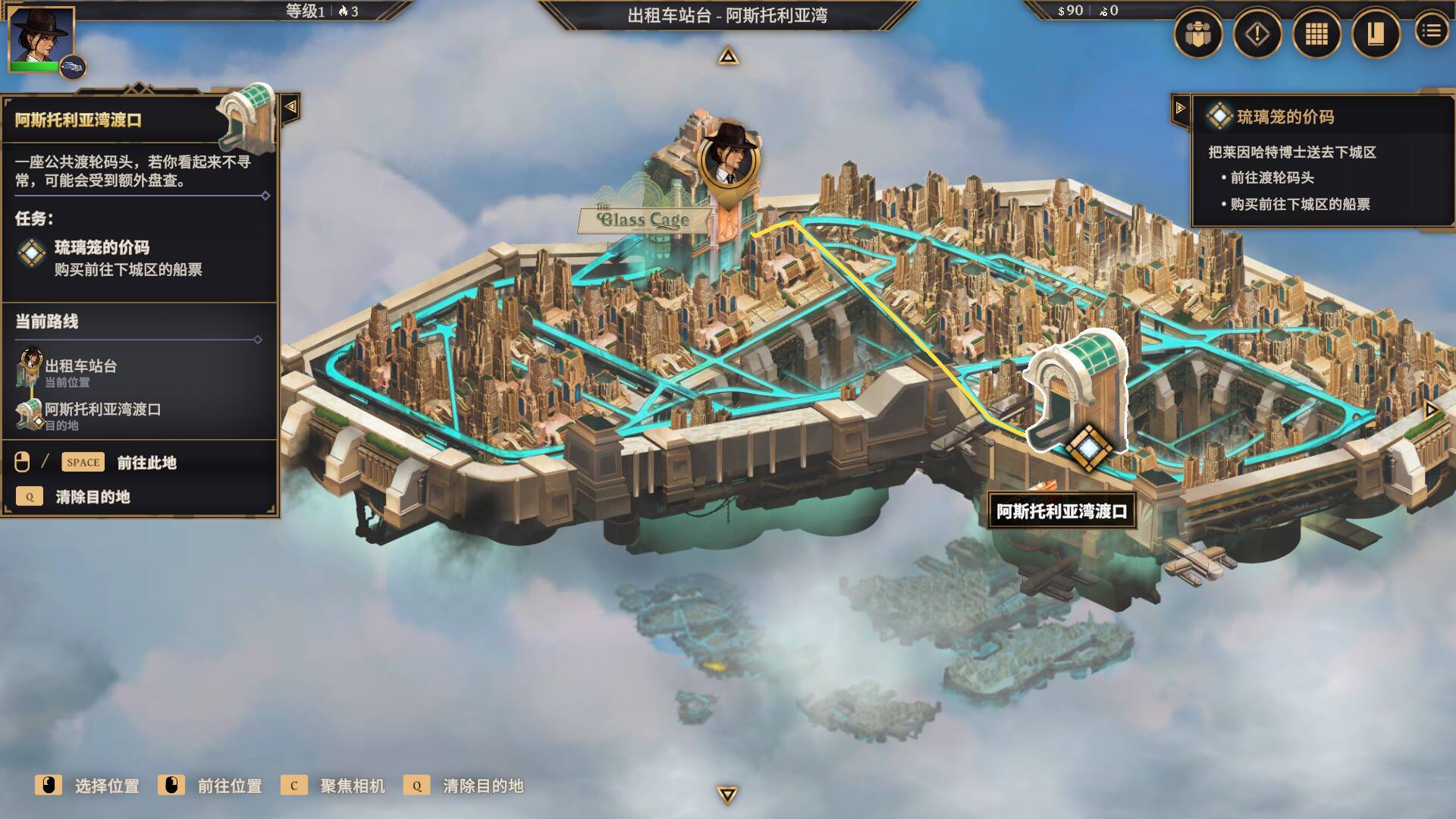Pan the map right with the edge arrow
The image size is (1456, 819).
[x=1431, y=409]
